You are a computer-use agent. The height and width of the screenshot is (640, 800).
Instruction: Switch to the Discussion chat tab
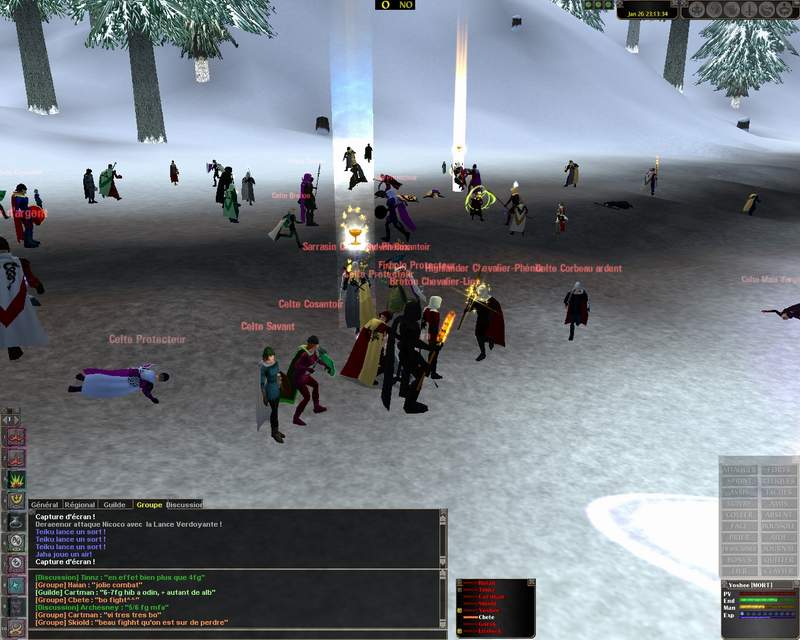click(184, 505)
